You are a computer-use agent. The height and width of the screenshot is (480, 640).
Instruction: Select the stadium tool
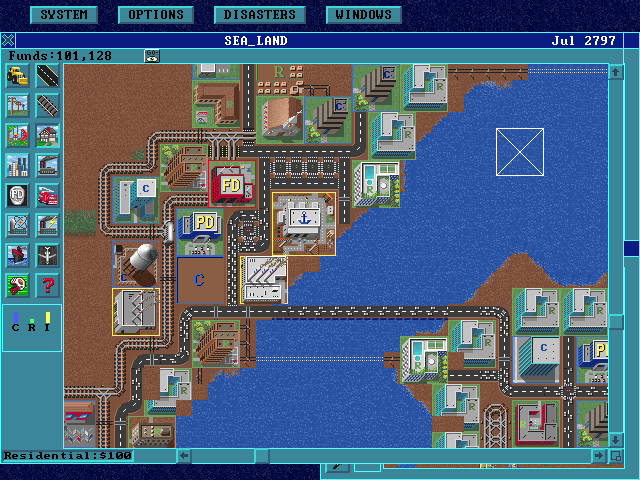(17, 225)
